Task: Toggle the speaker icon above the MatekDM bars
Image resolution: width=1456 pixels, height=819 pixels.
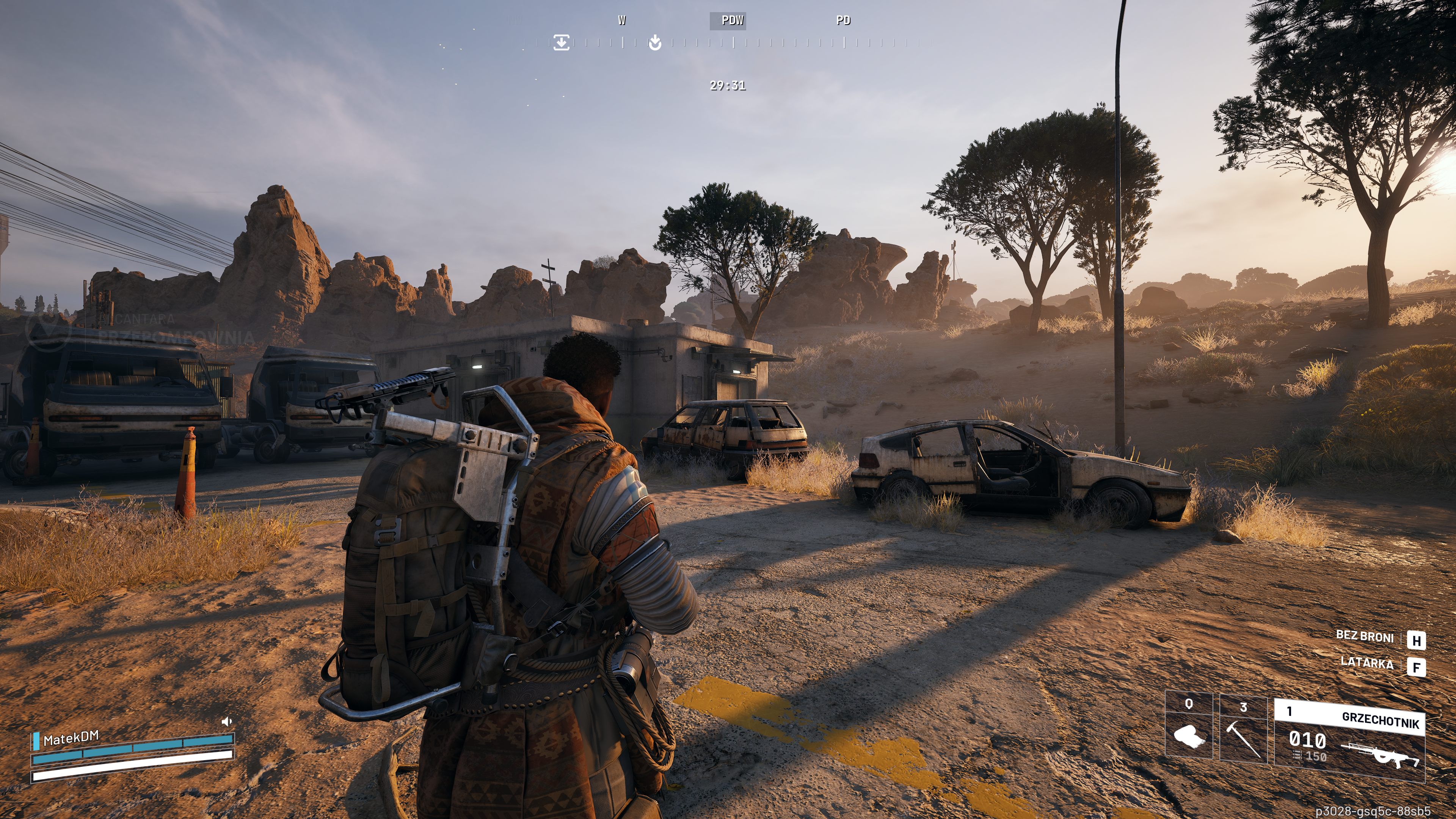Action: (227, 721)
